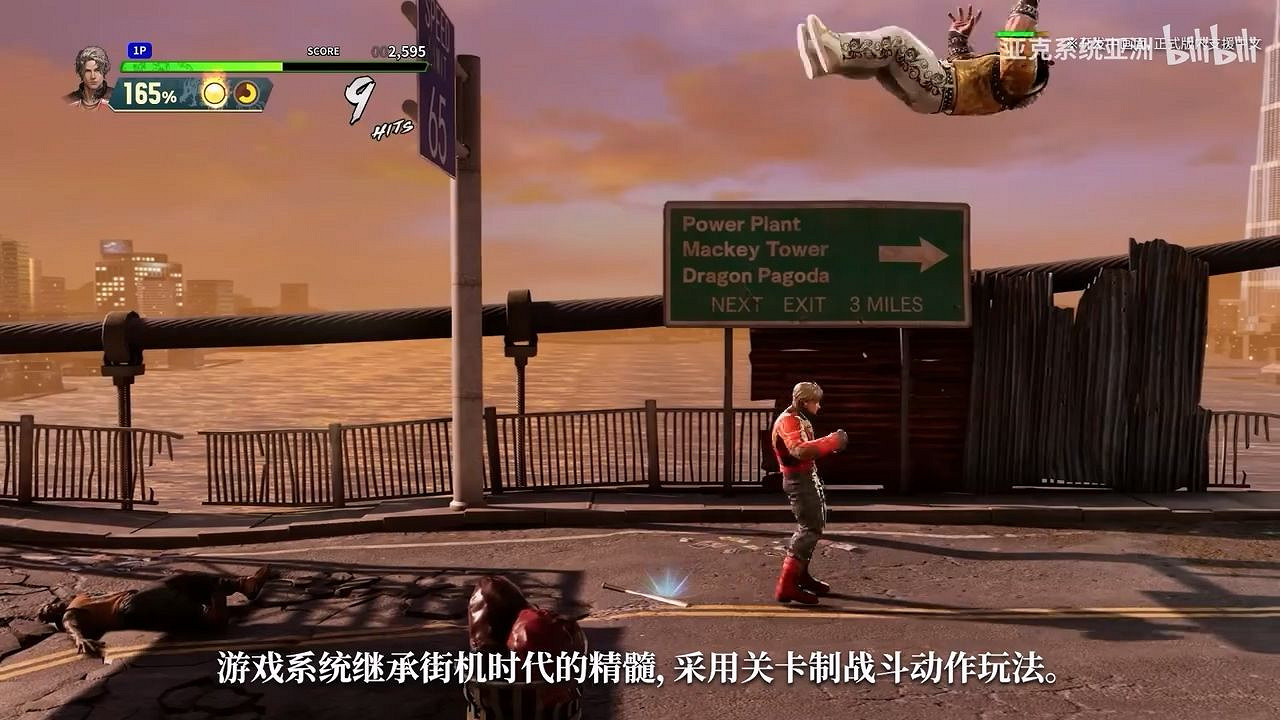This screenshot has width=1280, height=720.
Task: Toggle the 1P player indicator badge
Action: point(139,48)
